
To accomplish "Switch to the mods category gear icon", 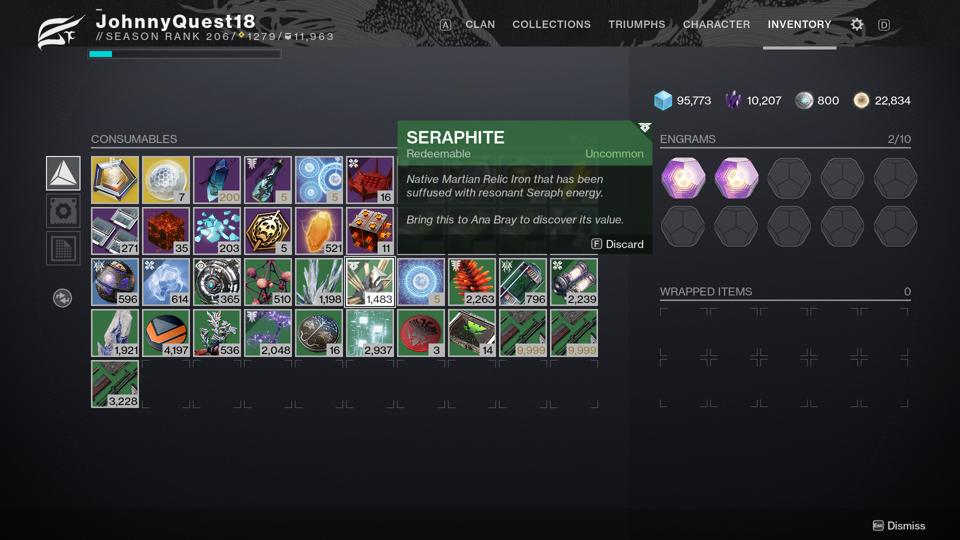I will pyautogui.click(x=63, y=211).
